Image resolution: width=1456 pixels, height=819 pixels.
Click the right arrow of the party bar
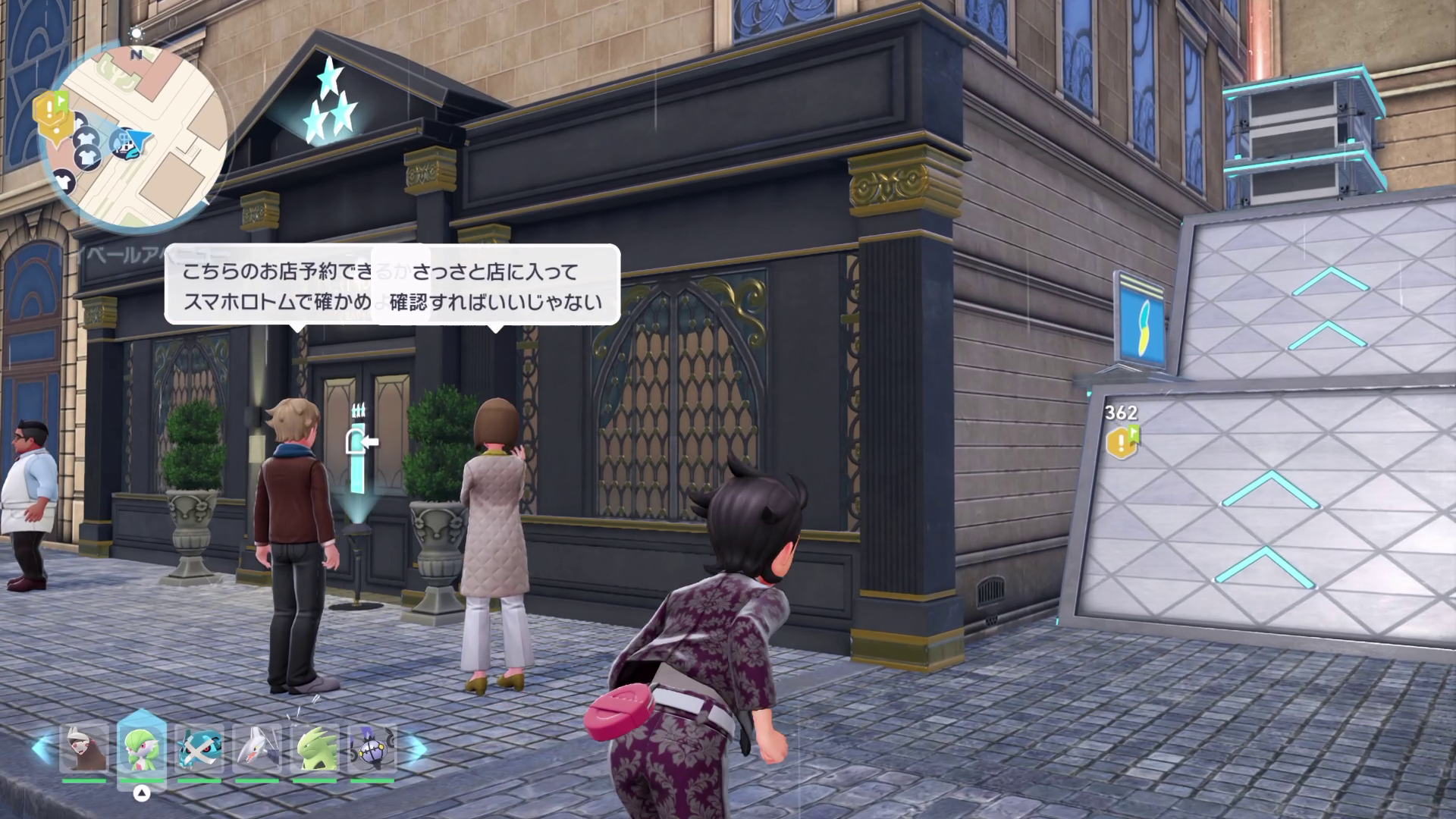(x=414, y=747)
